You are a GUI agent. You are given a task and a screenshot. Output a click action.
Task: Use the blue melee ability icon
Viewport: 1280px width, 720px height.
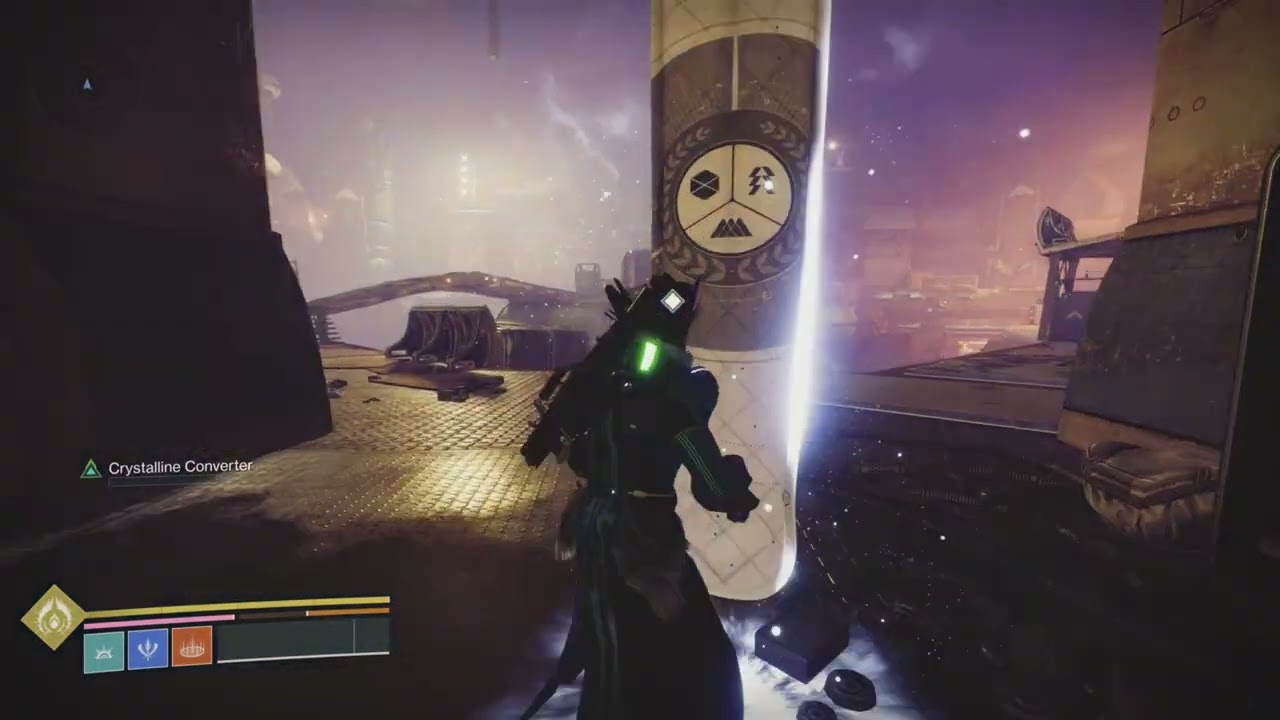click(148, 649)
